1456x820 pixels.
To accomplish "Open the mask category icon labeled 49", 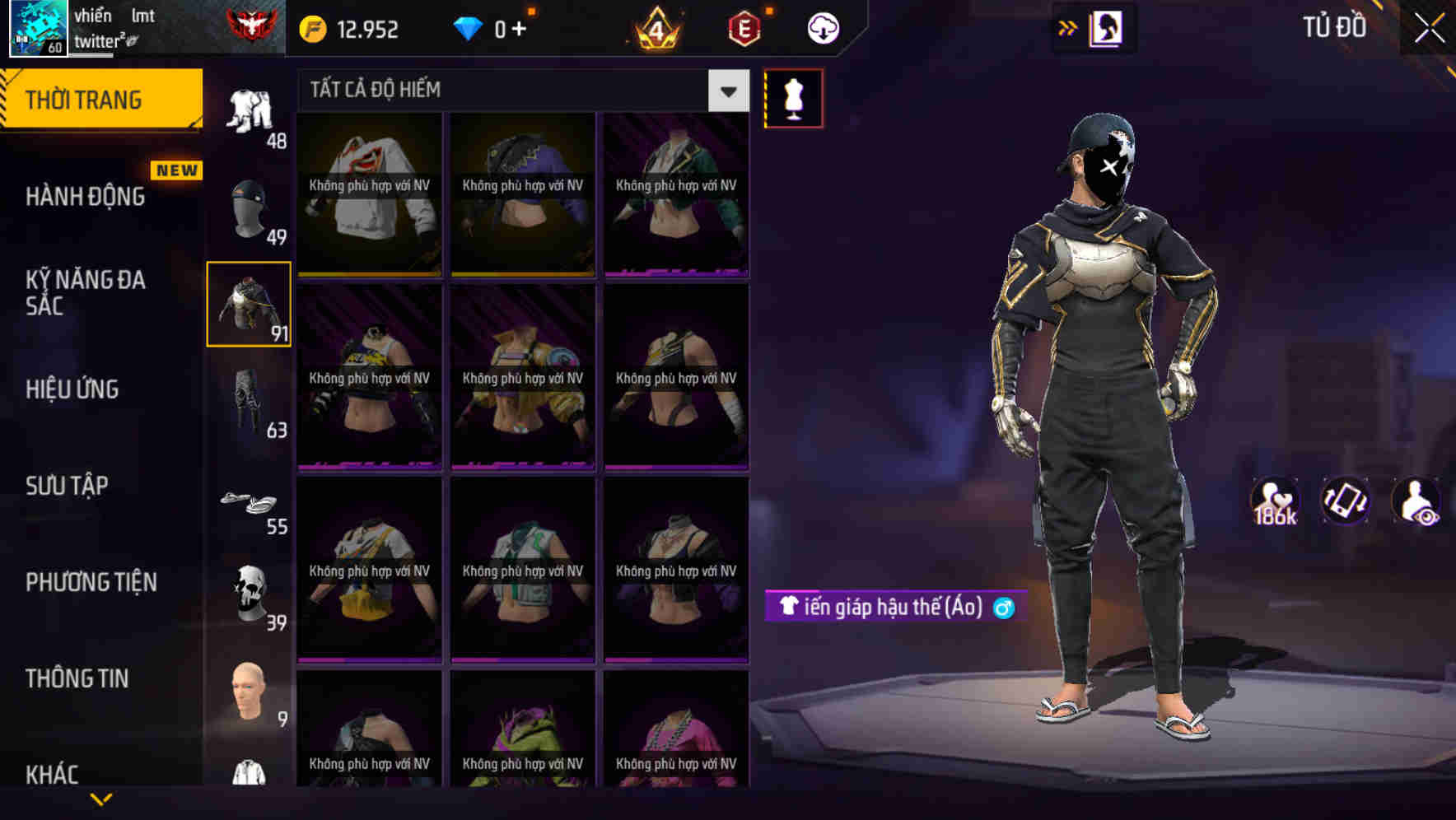I will click(x=248, y=206).
